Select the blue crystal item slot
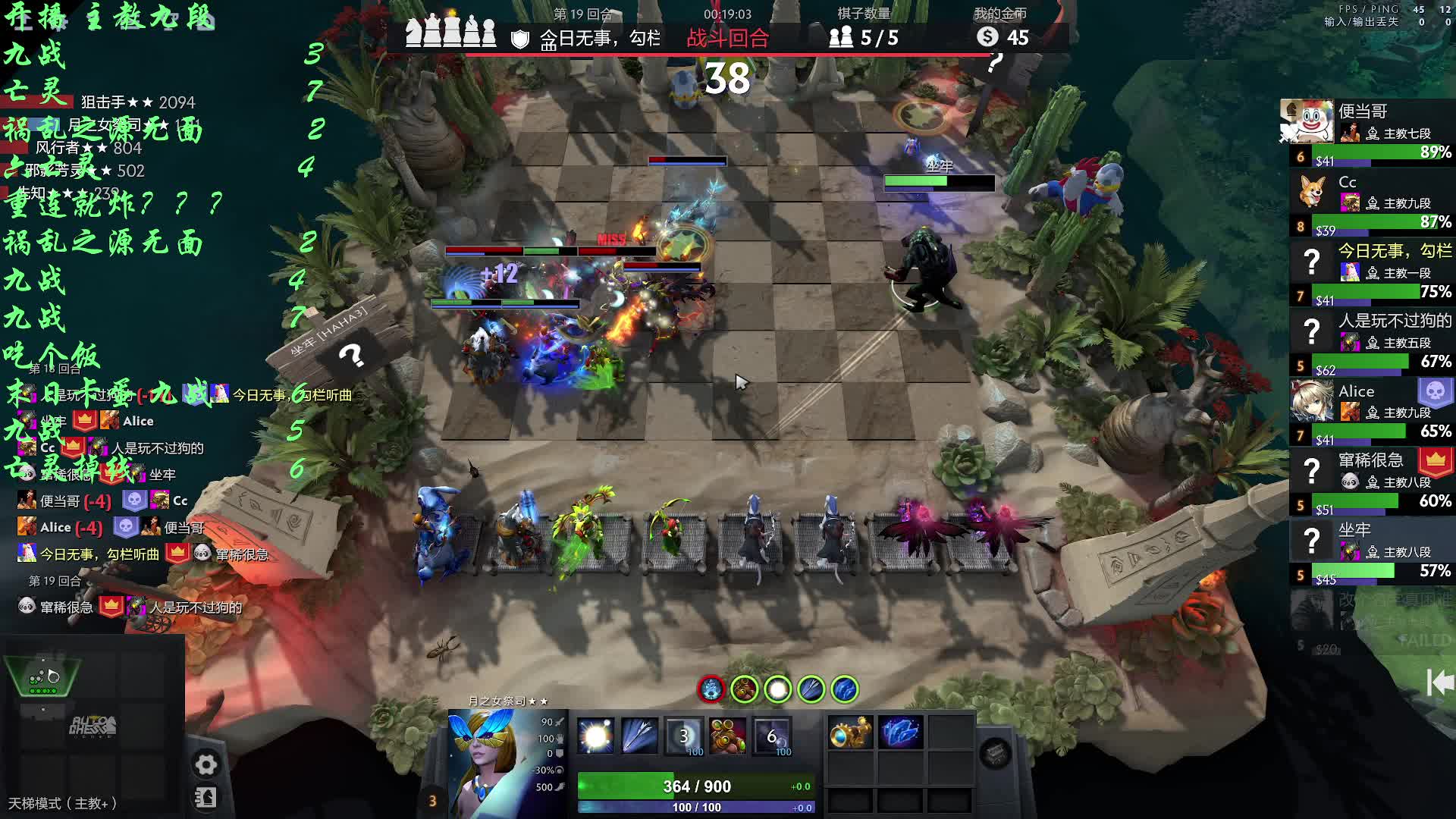 pyautogui.click(x=900, y=734)
